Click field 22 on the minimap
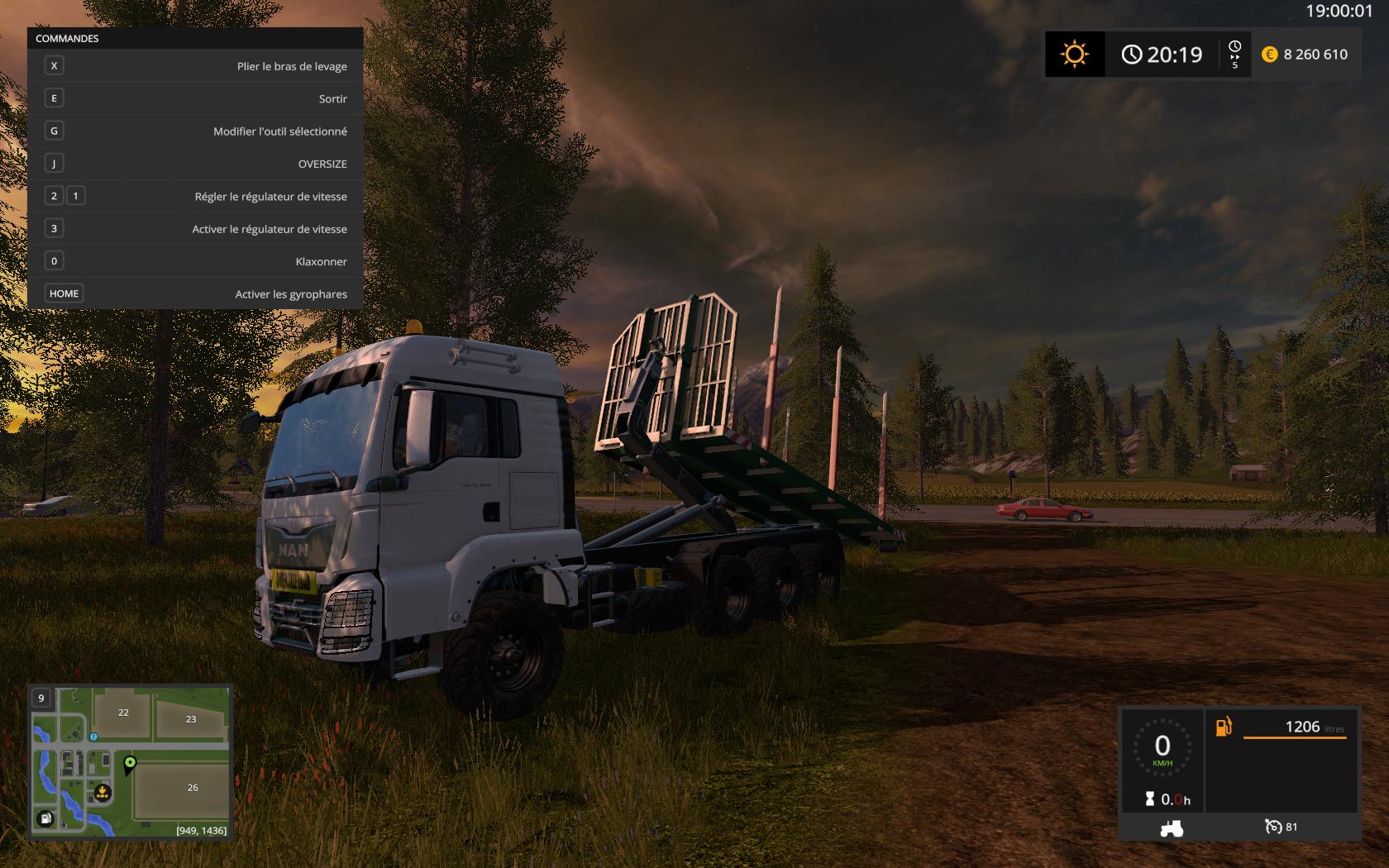The width and height of the screenshot is (1389, 868). click(x=123, y=713)
